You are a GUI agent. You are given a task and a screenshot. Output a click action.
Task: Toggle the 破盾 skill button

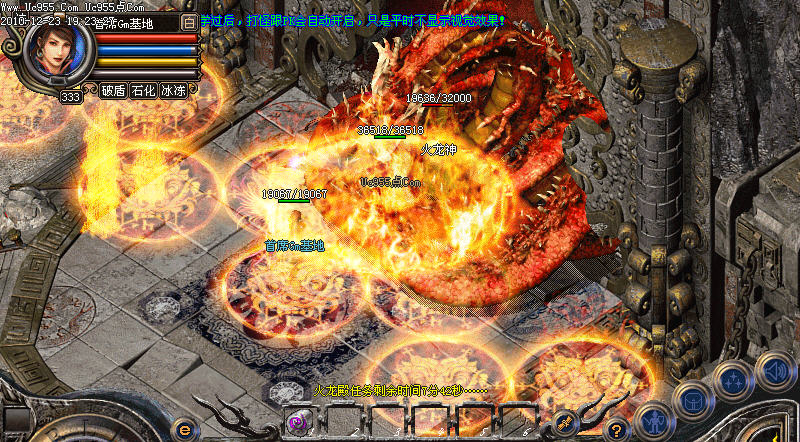pos(113,91)
